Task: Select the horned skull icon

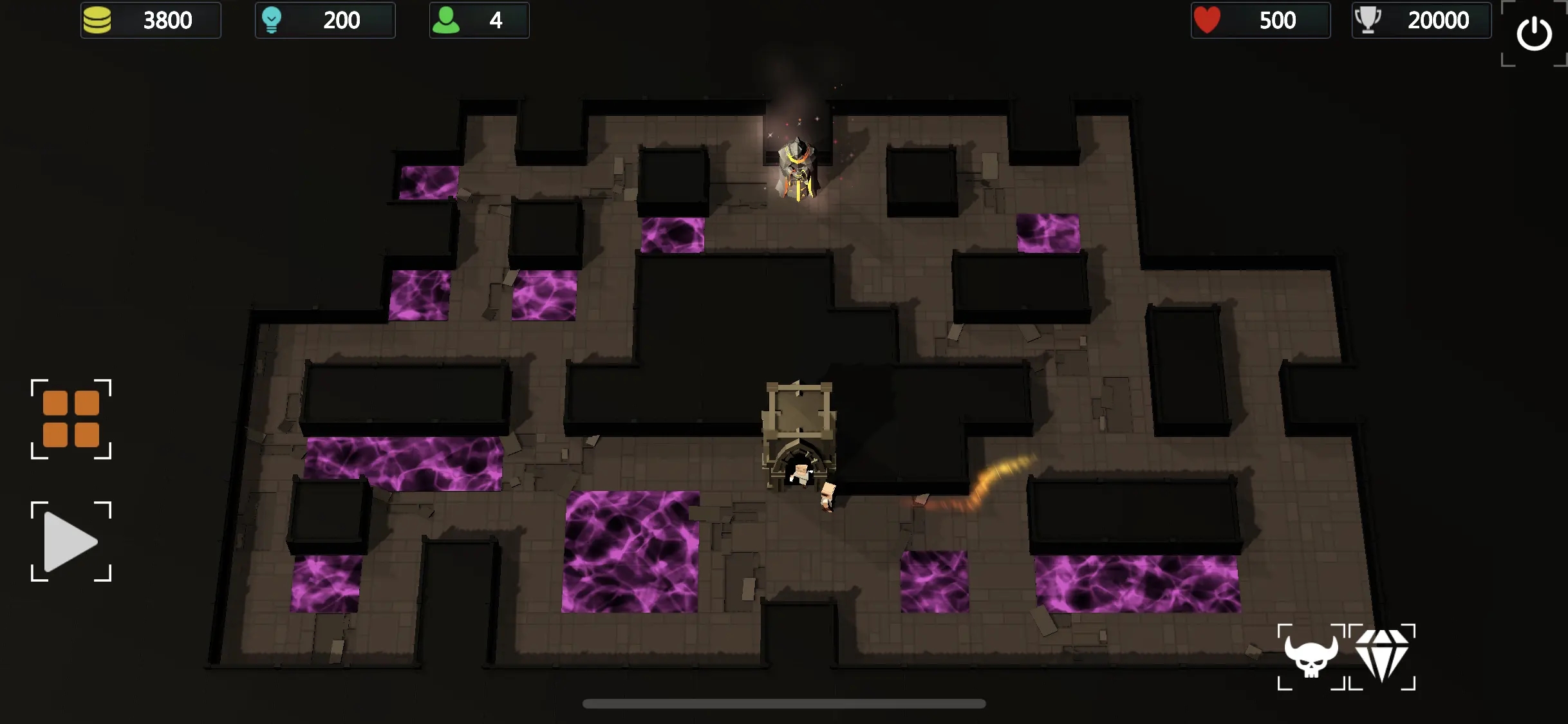Action: [x=1311, y=656]
